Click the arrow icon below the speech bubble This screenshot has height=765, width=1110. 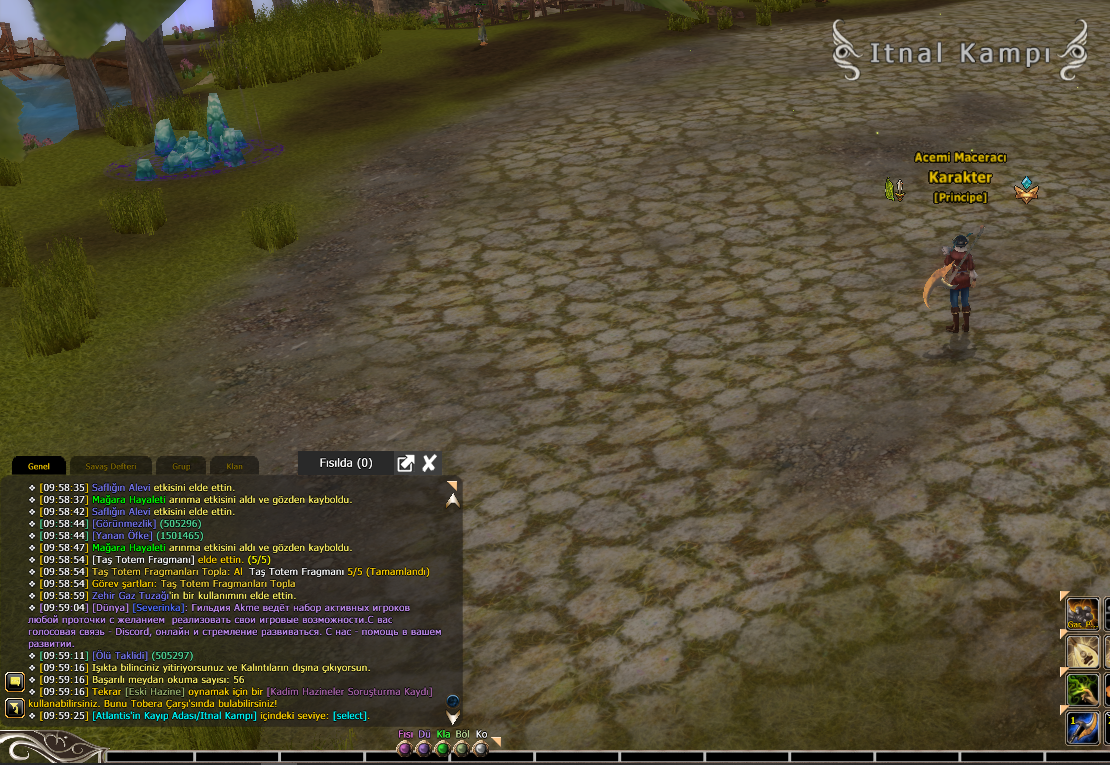coord(15,708)
